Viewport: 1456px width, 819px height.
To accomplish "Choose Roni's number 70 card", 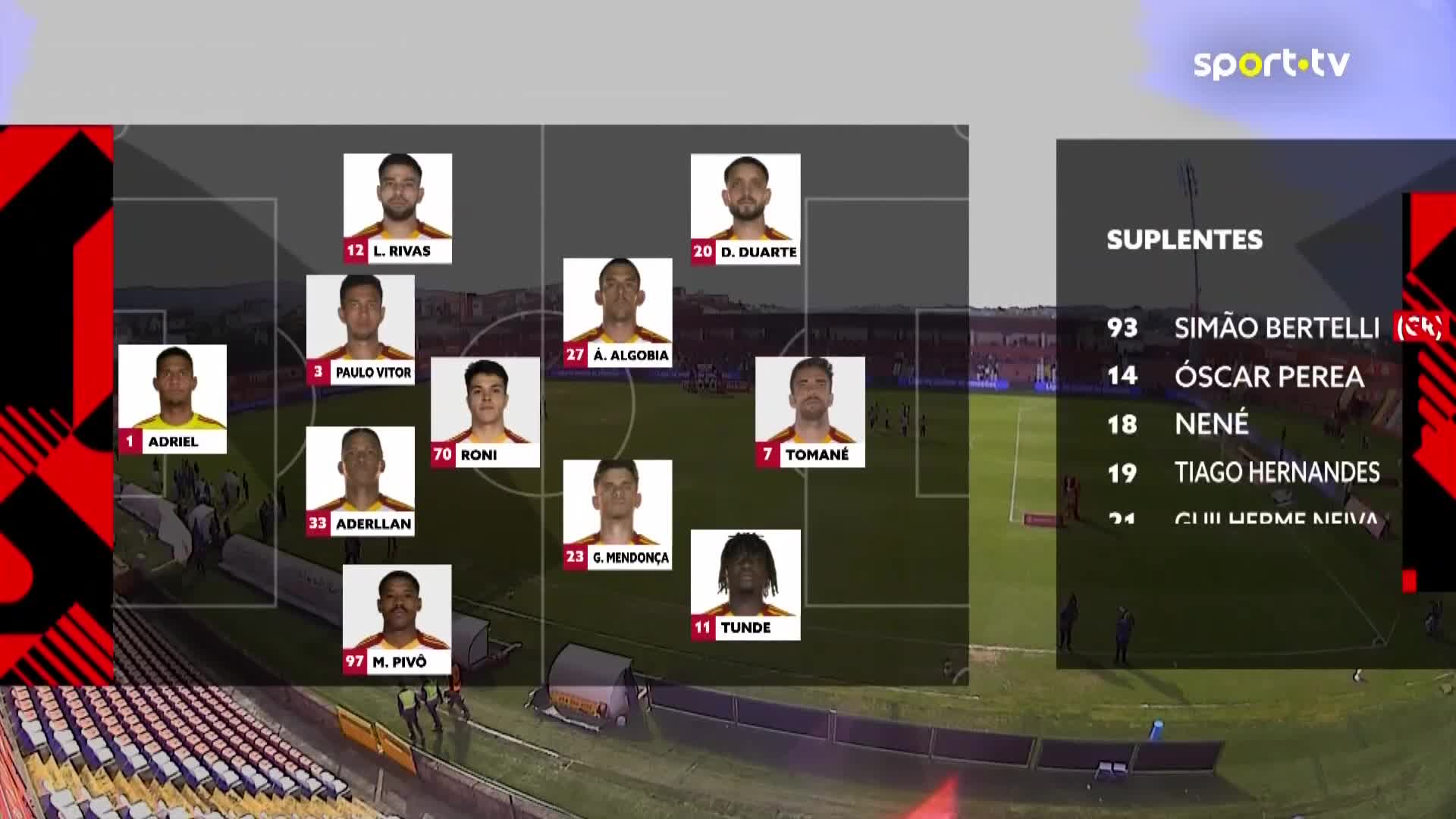I will tap(485, 412).
